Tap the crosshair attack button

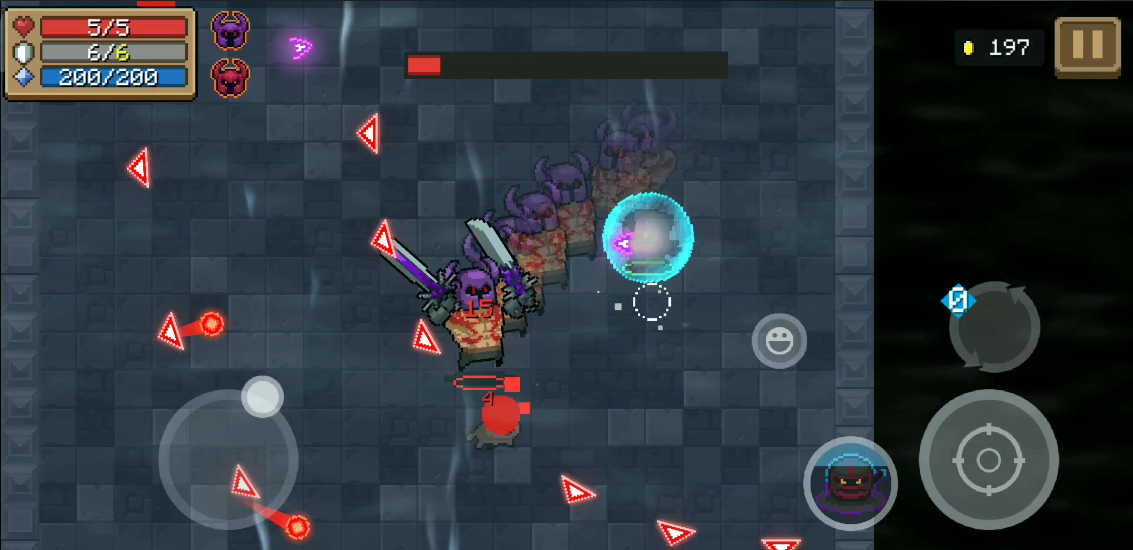click(988, 459)
